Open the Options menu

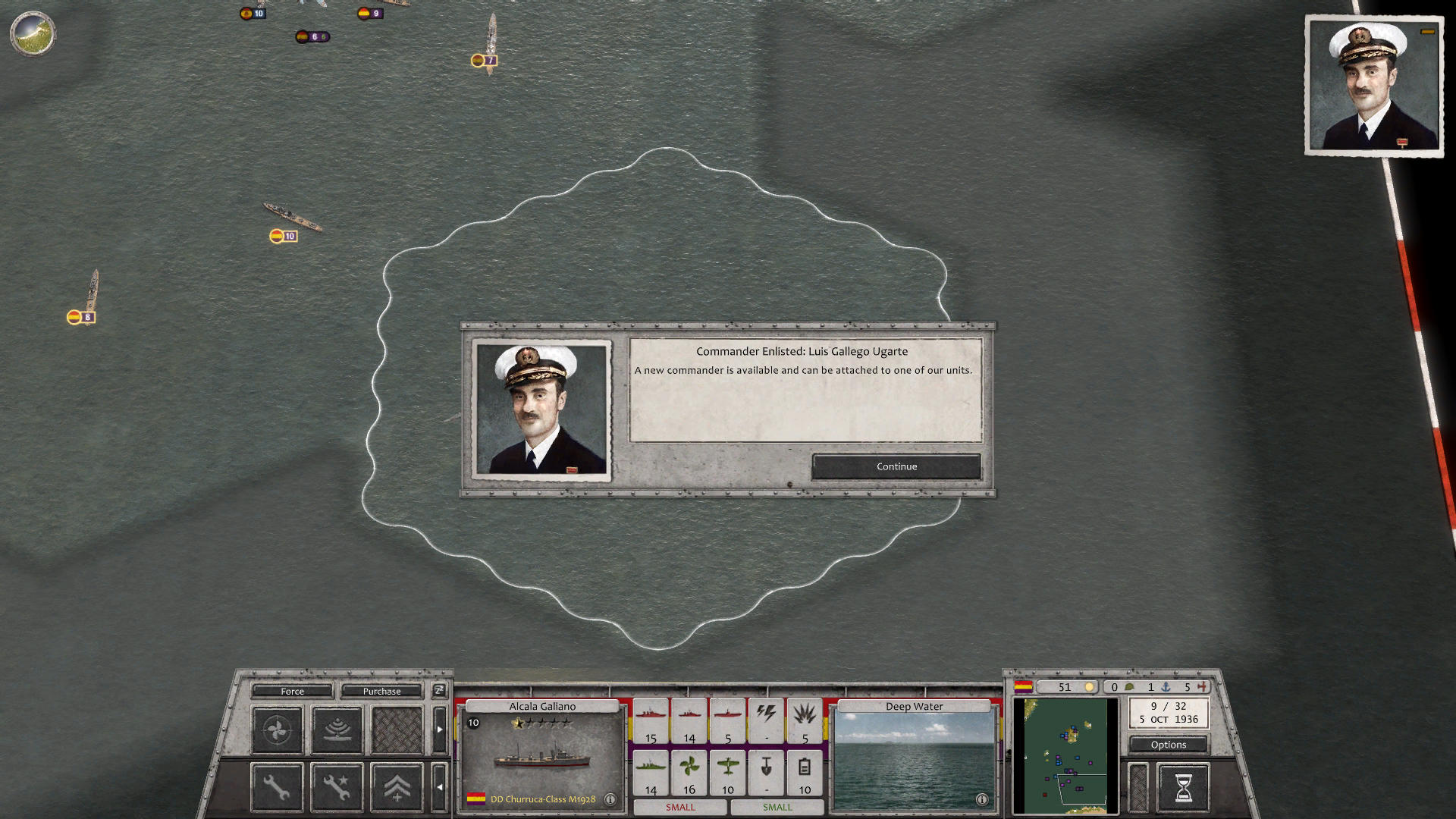(1168, 745)
